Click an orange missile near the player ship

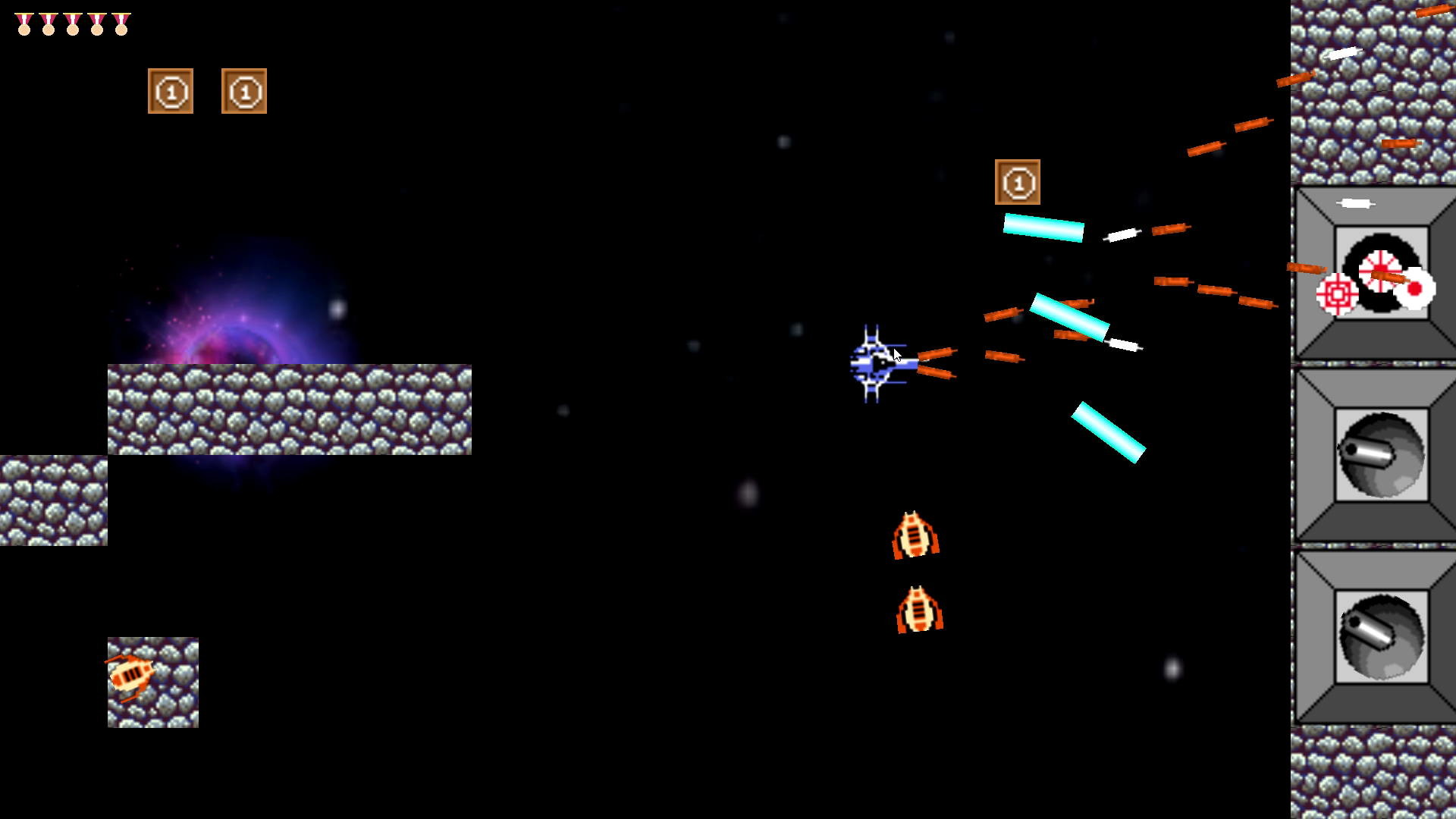click(937, 353)
